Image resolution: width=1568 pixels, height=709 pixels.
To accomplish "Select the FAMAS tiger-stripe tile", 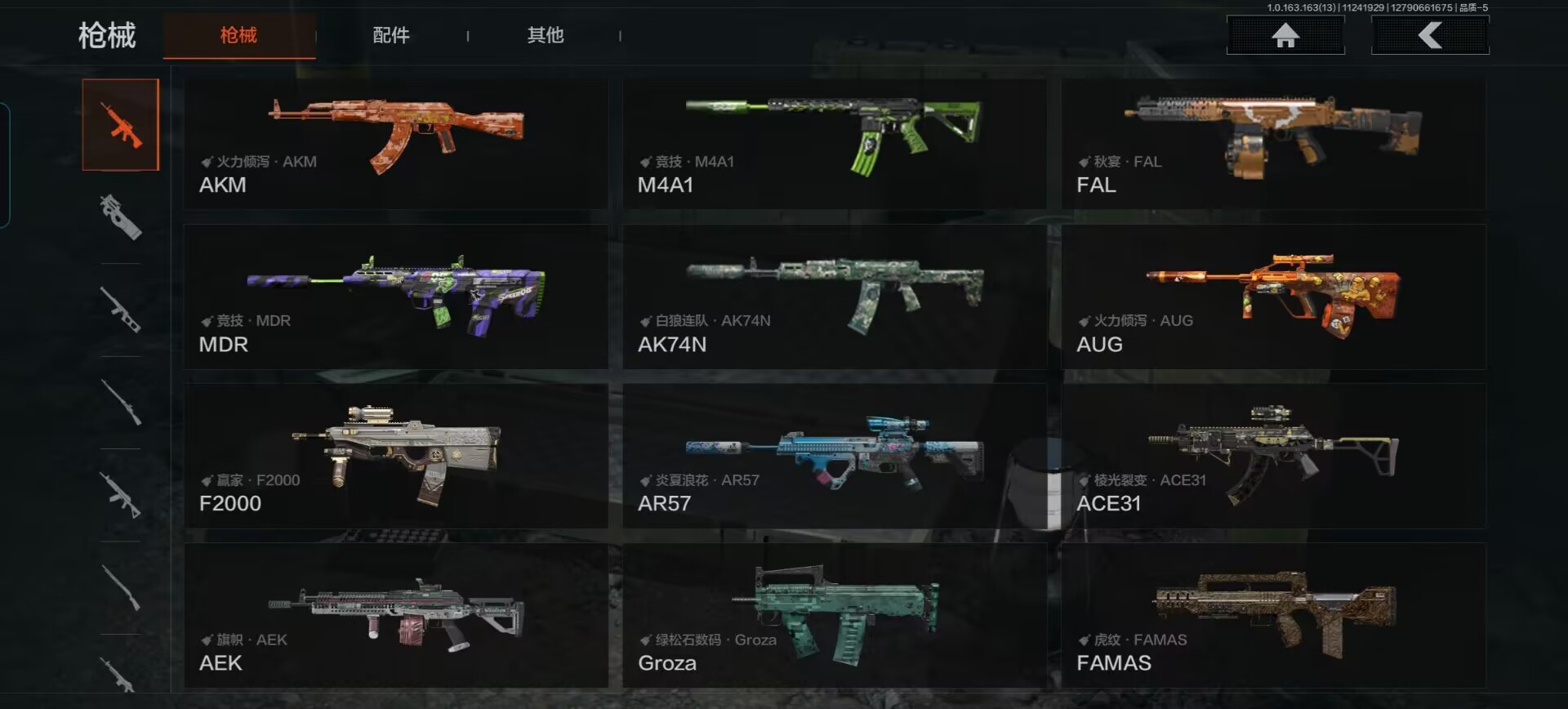I will tap(1273, 615).
